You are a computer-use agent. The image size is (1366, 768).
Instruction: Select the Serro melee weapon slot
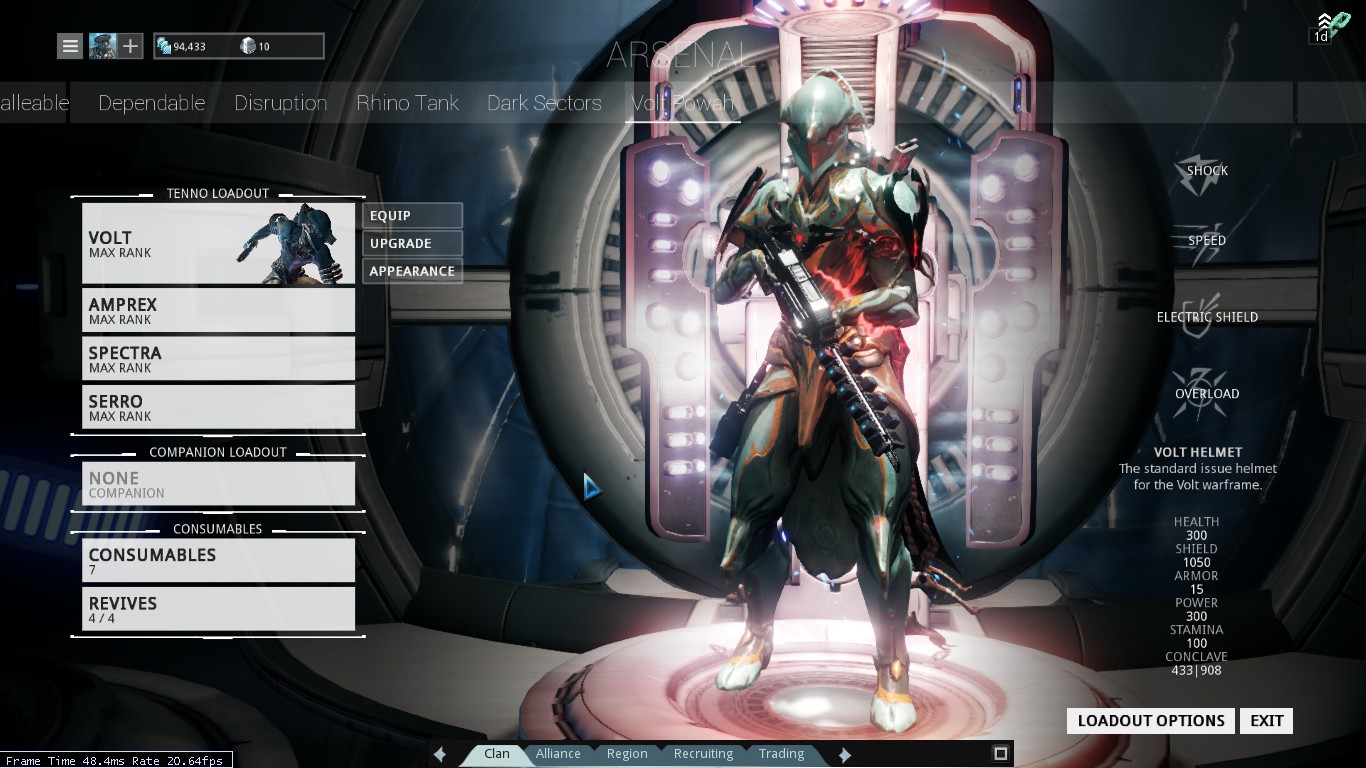(218, 407)
